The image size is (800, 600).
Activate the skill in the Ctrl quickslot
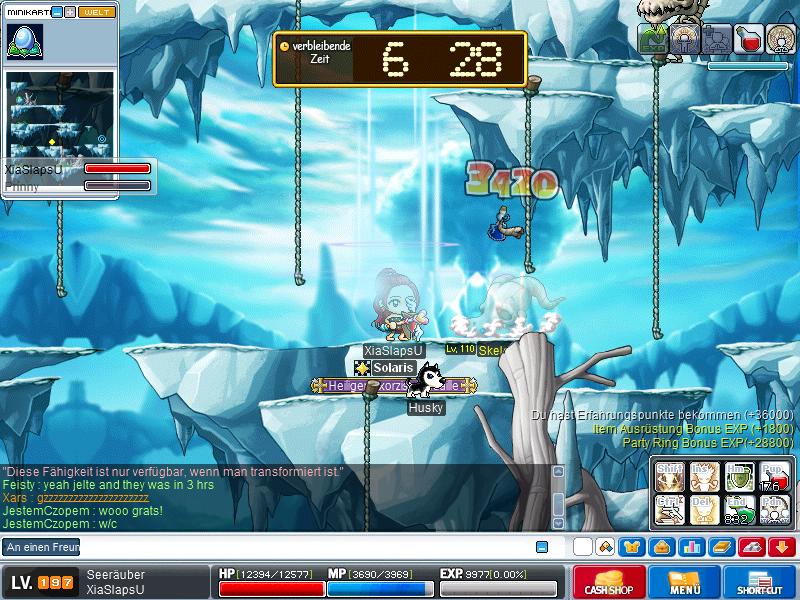point(668,509)
